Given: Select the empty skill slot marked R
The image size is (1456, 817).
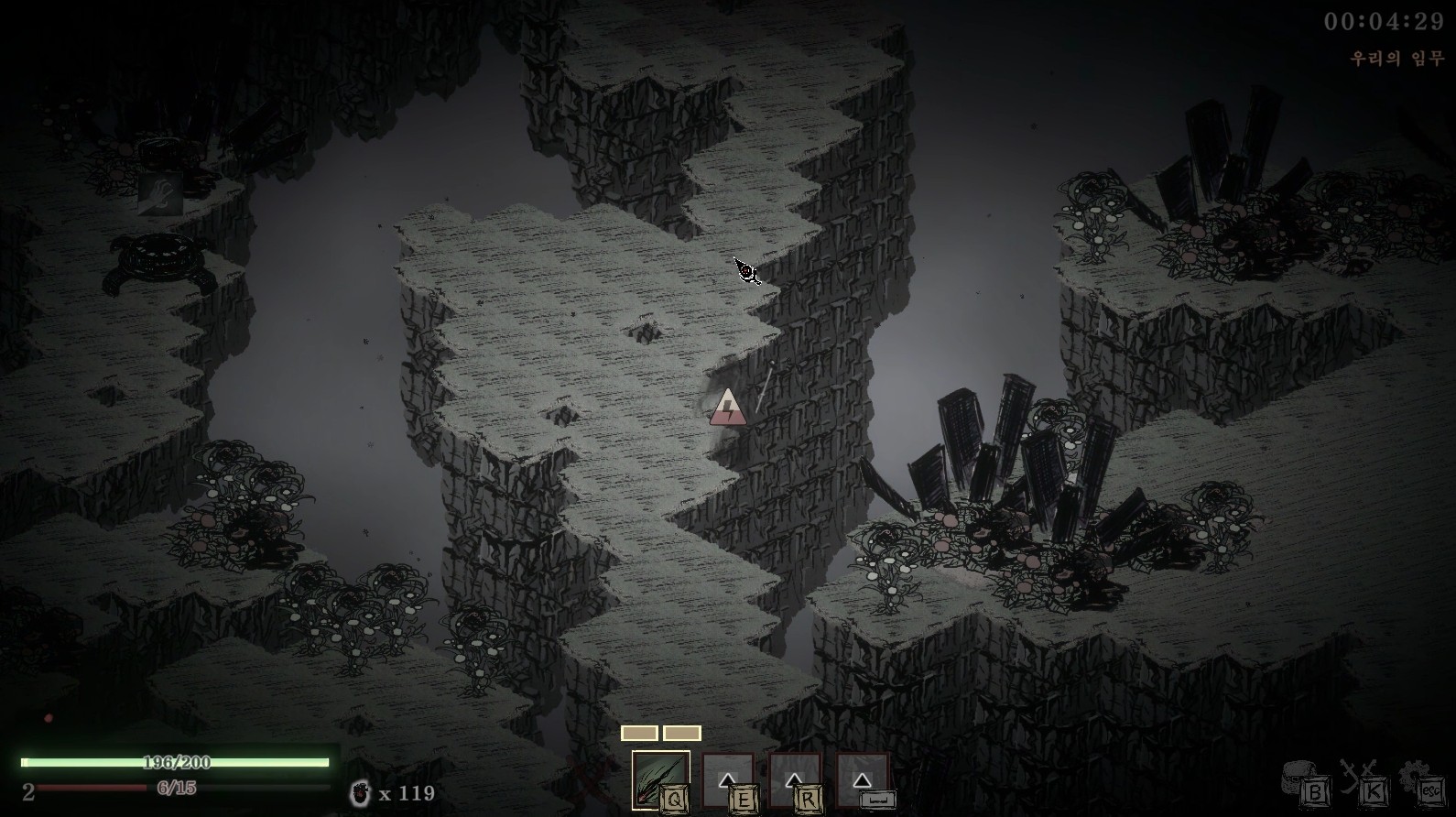Looking at the screenshot, I should coord(794,780).
